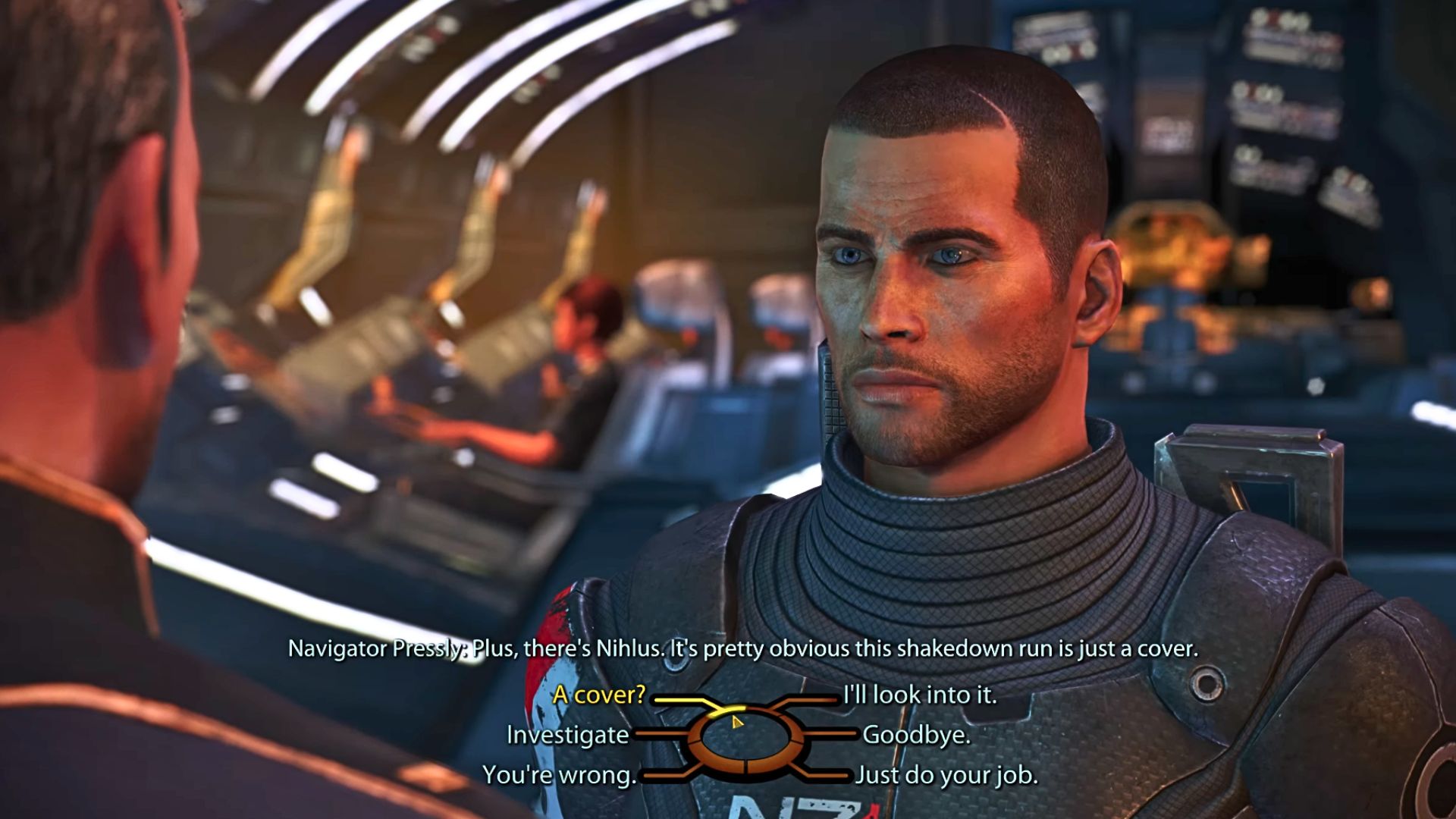Reply with "Just do your job."
The height and width of the screenshot is (819, 1456).
[946, 775]
